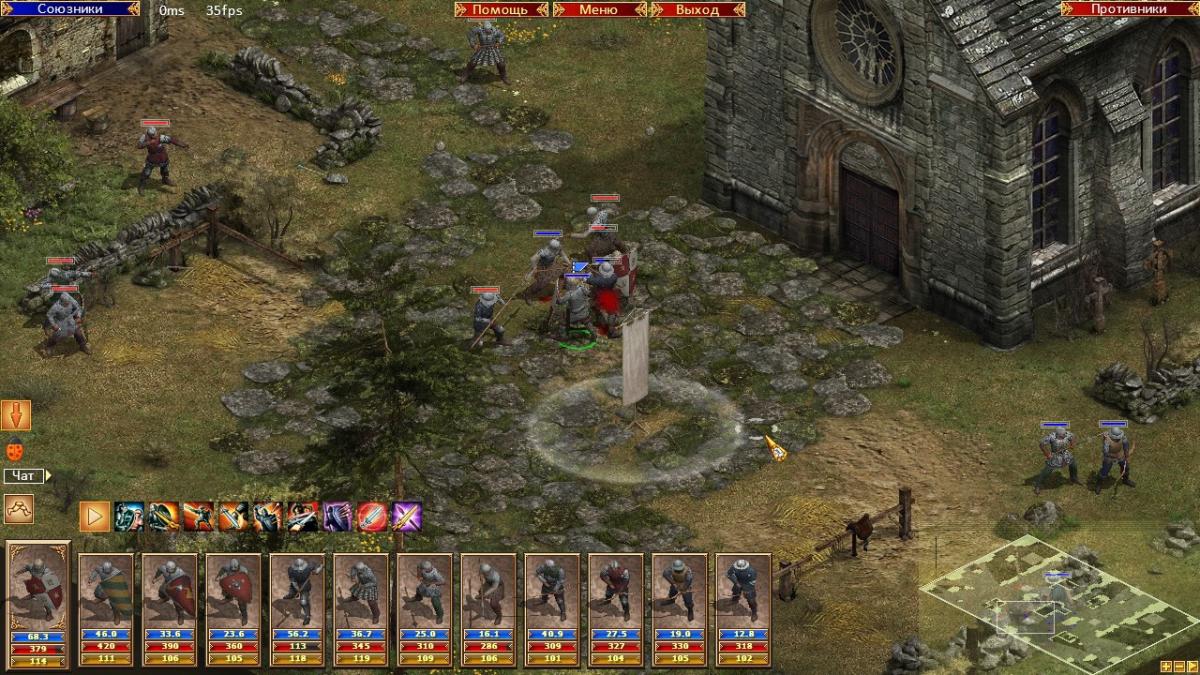Zoom in the minimap with plus button

coord(1166,666)
